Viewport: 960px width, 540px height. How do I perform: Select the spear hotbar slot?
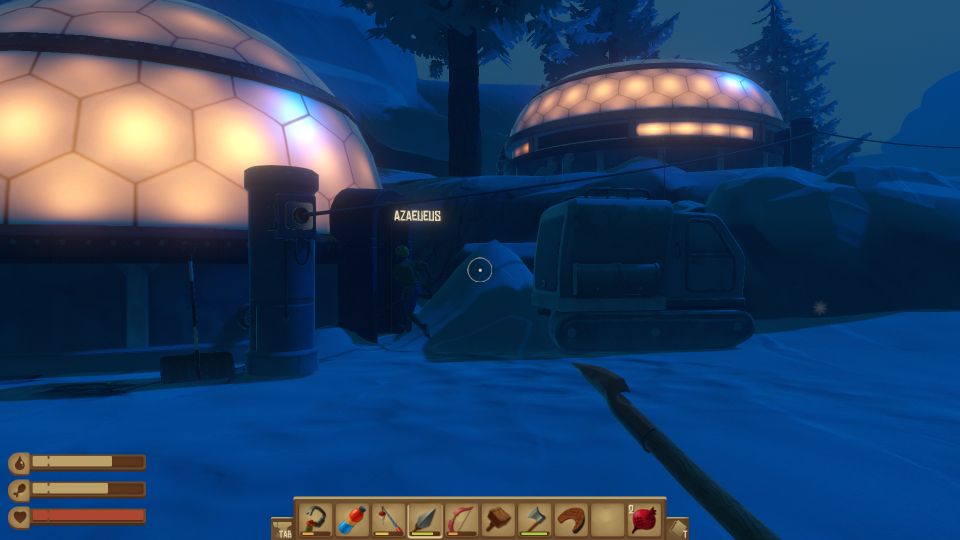(425, 519)
